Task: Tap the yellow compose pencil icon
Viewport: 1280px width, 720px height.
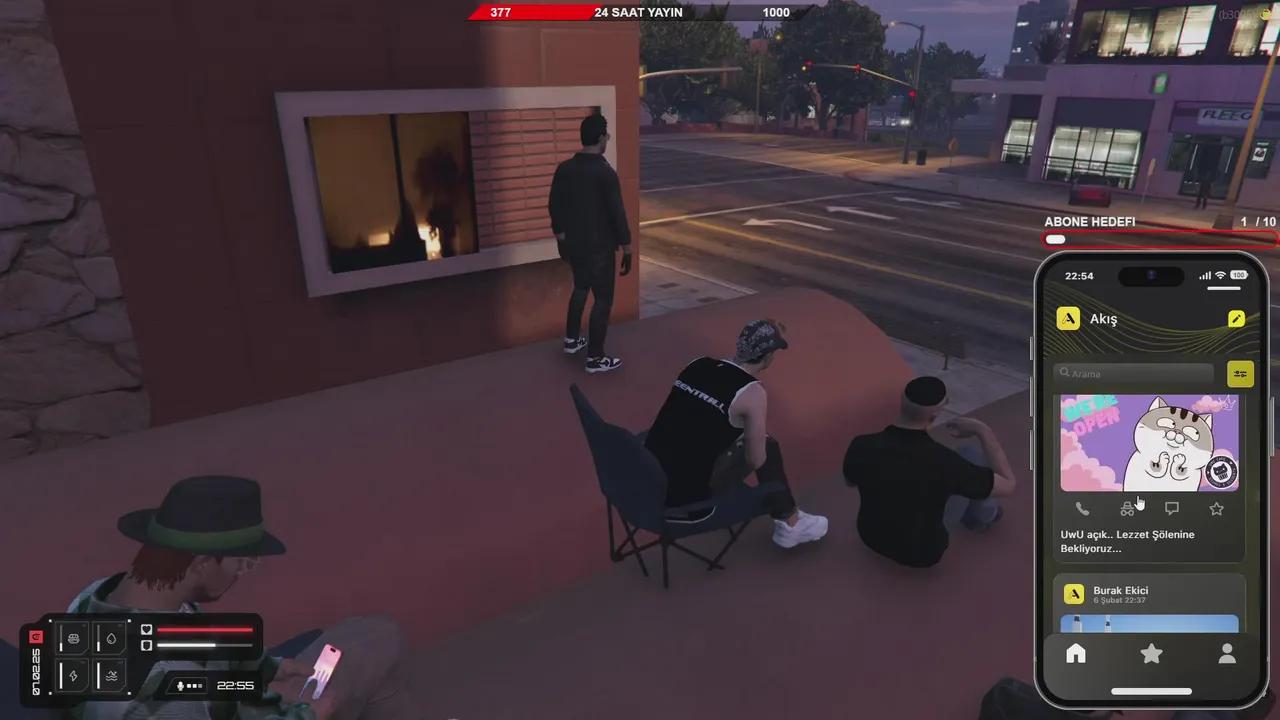Action: click(x=1237, y=318)
